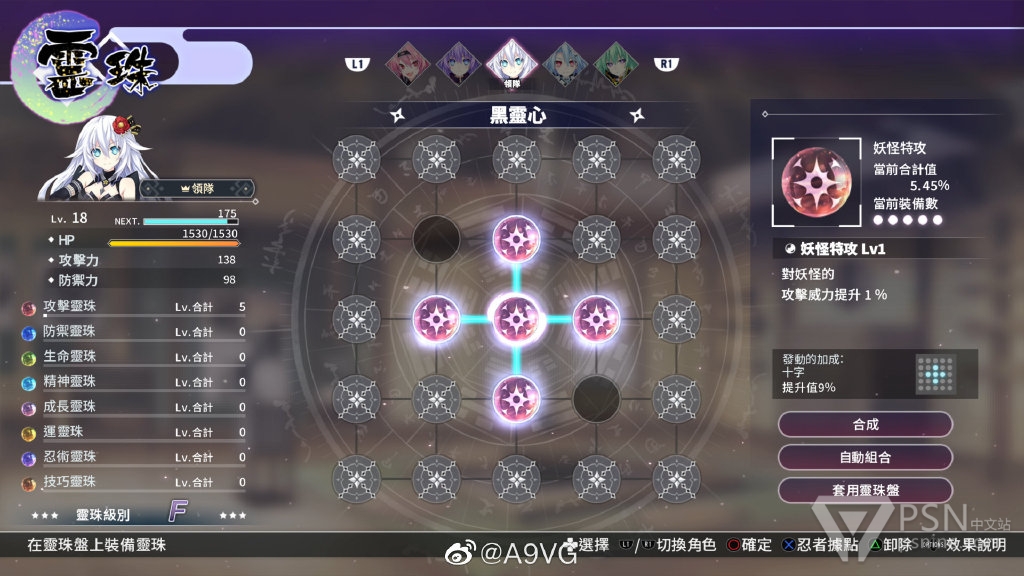Switch to the light-blue-haired character portrait
The height and width of the screenshot is (576, 1024).
568,64
